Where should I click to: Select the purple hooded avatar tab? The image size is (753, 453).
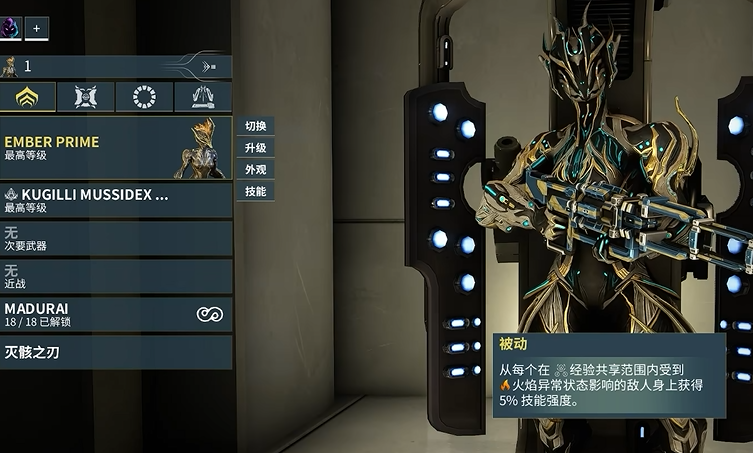10,29
